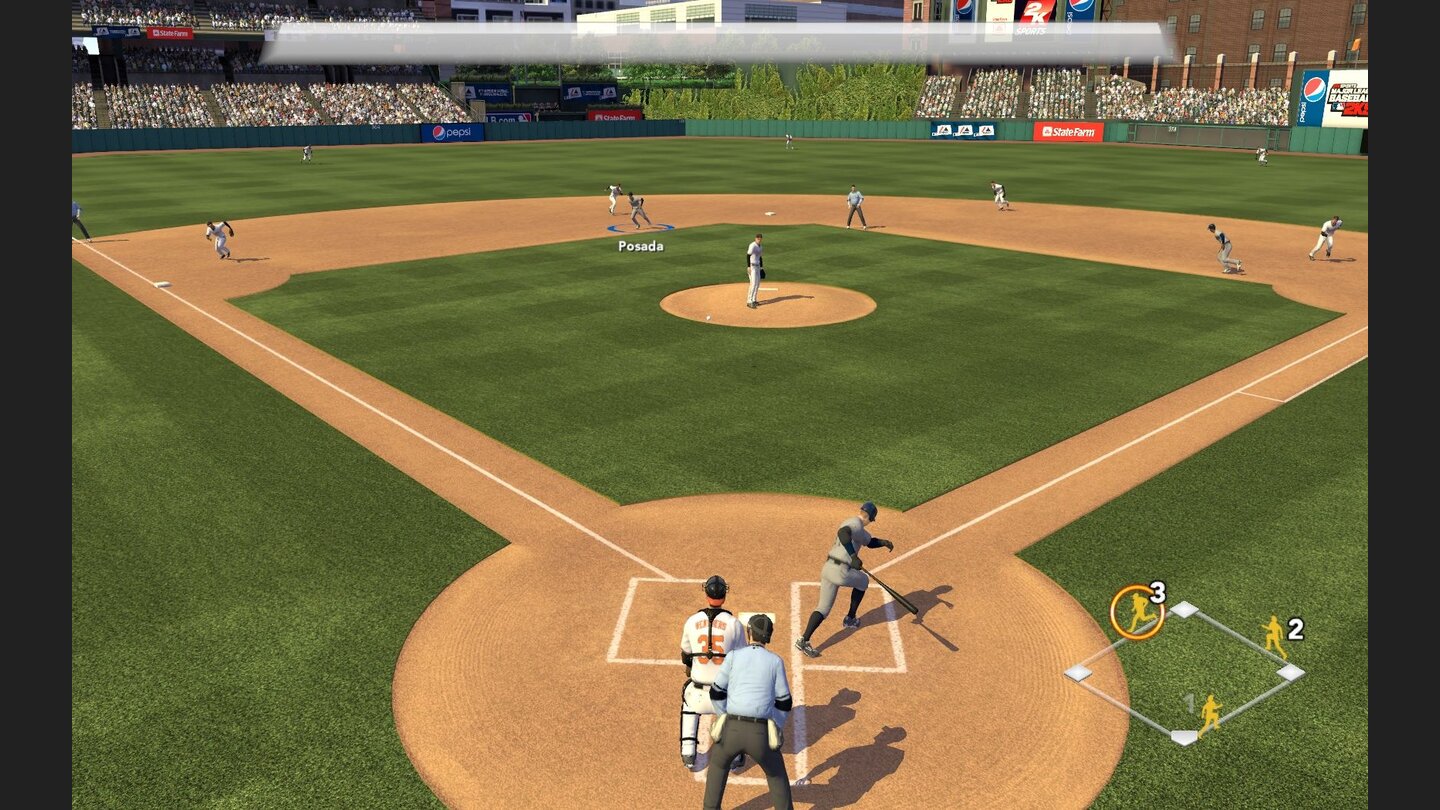The height and width of the screenshot is (810, 1440).
Task: Select the second base plate in the HUD diamond
Action: click(1185, 609)
